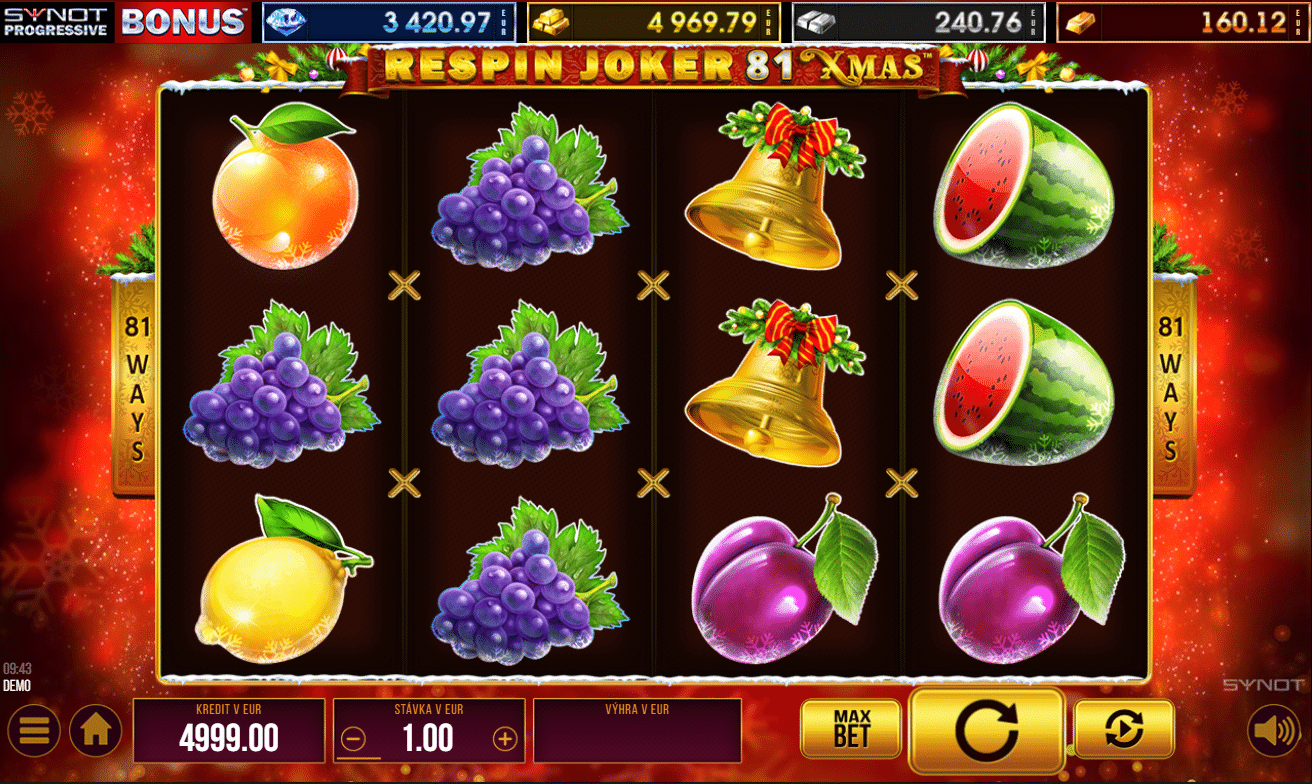
Task: Click the Kredit v EUR display
Action: click(x=228, y=731)
